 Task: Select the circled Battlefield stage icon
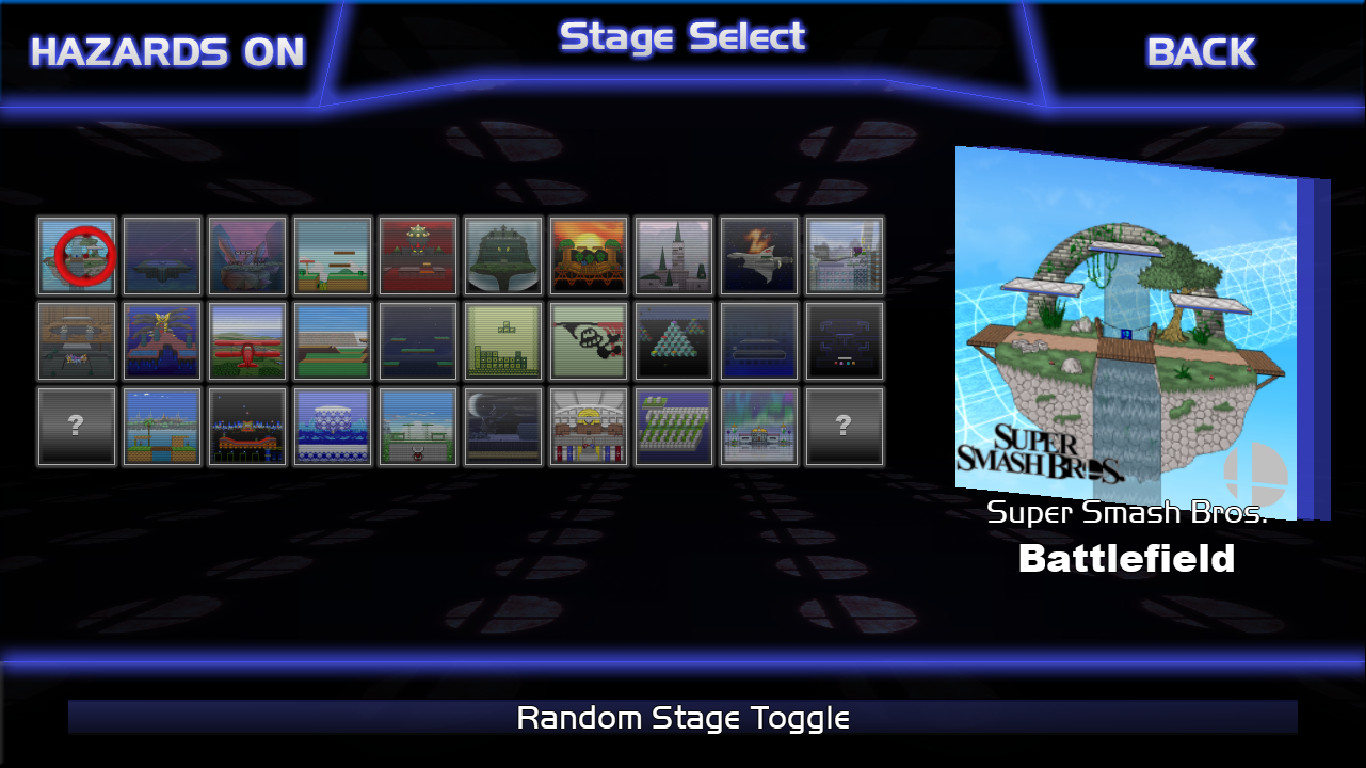[75, 255]
